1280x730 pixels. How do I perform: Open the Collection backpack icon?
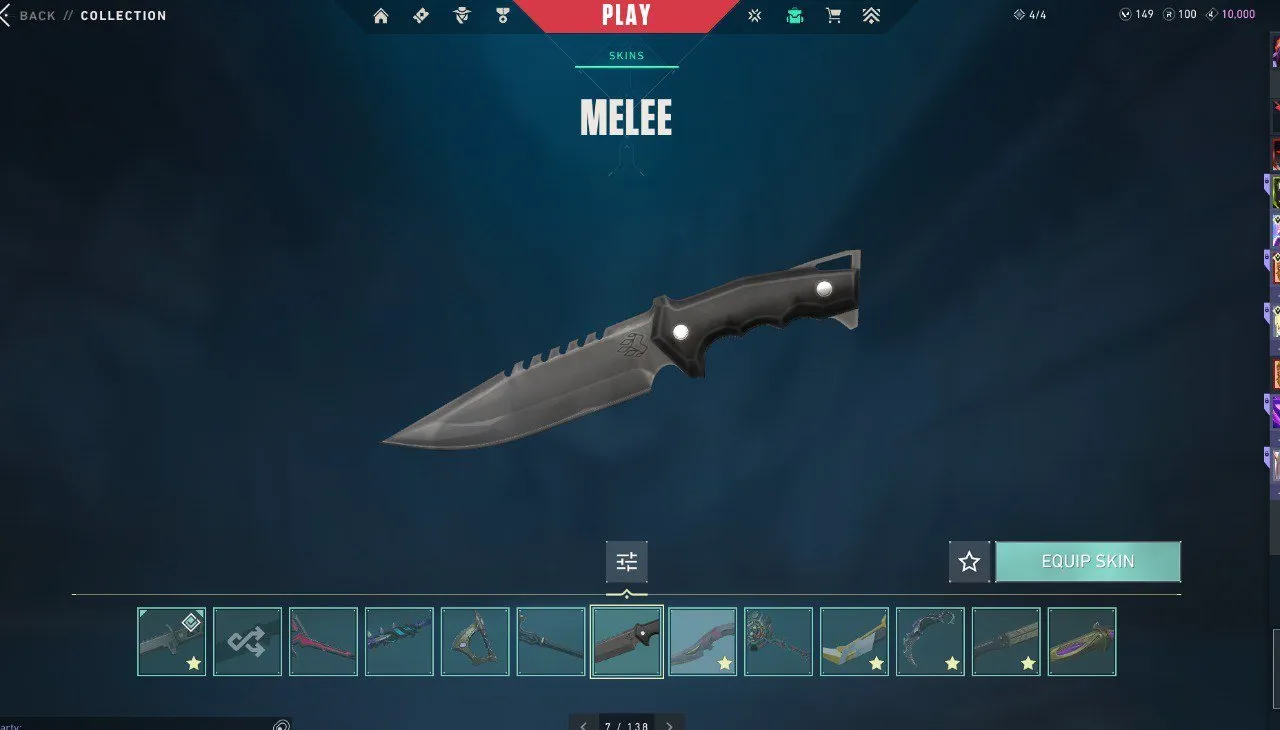(x=794, y=15)
